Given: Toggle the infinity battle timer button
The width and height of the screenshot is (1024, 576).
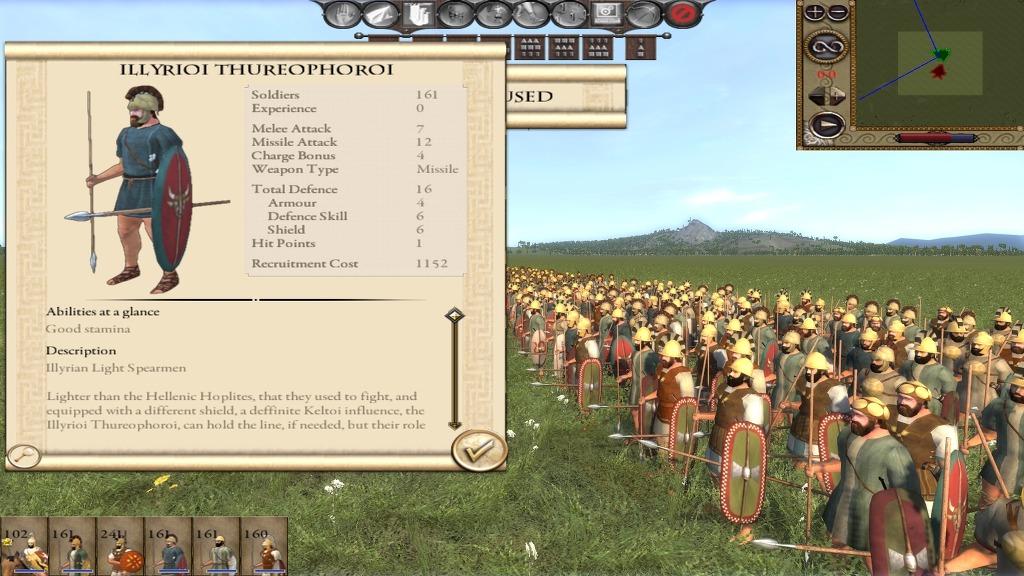Looking at the screenshot, I should 826,45.
